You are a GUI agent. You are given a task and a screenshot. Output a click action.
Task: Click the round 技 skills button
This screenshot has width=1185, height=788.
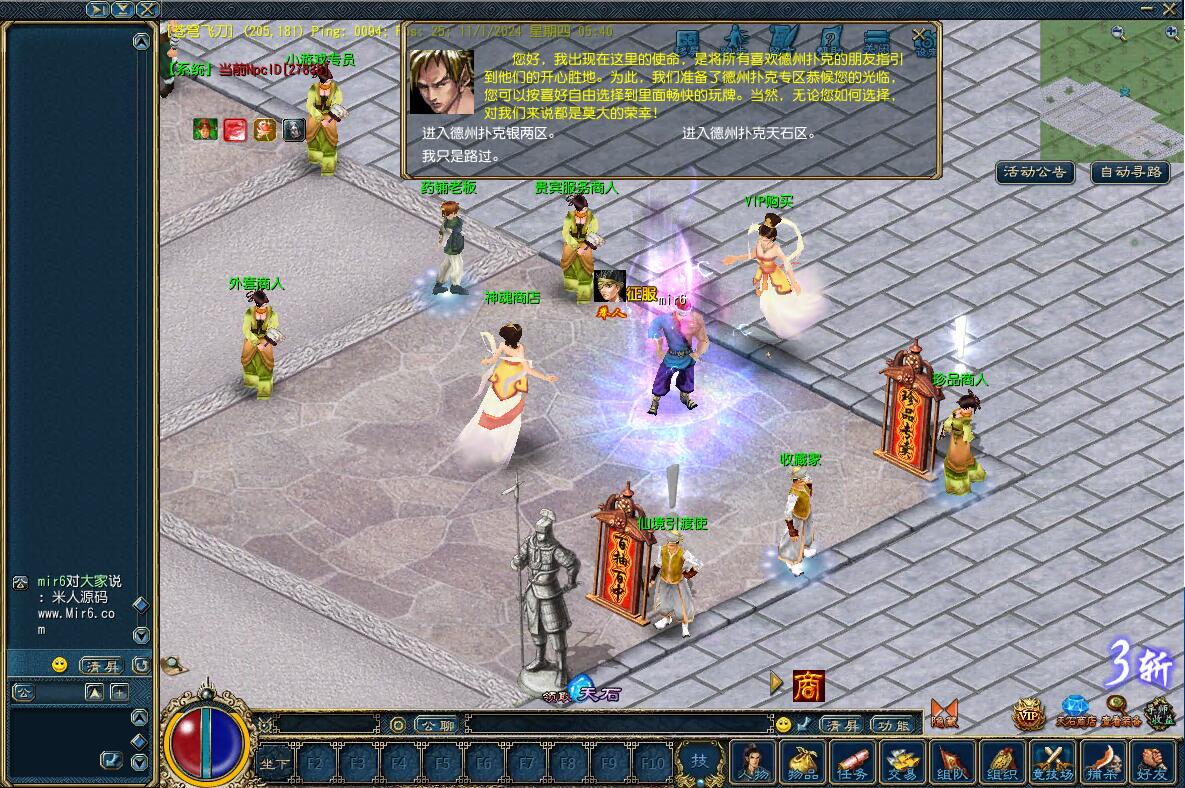(x=700, y=762)
